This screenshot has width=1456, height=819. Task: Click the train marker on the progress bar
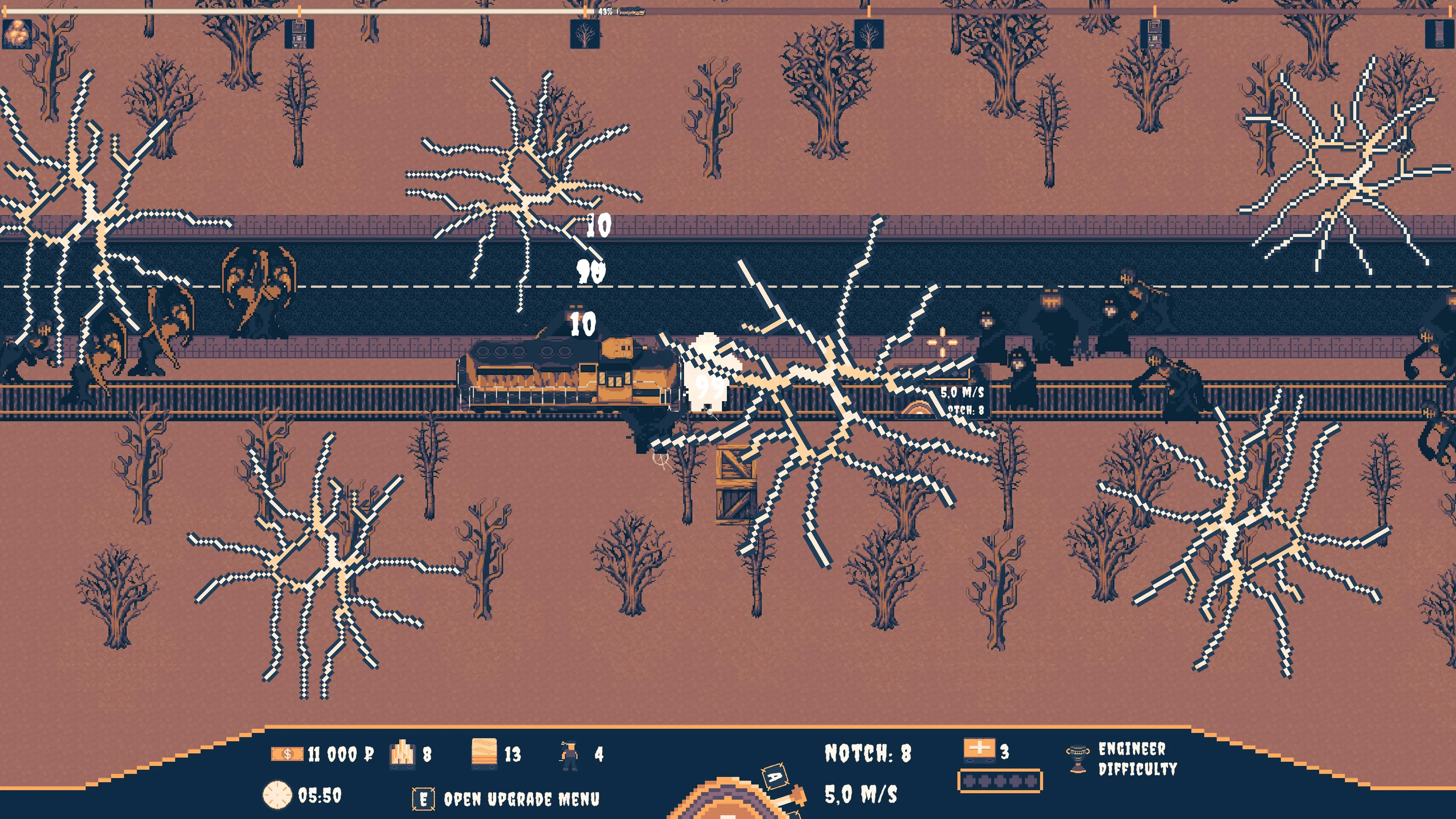pyautogui.click(x=631, y=11)
